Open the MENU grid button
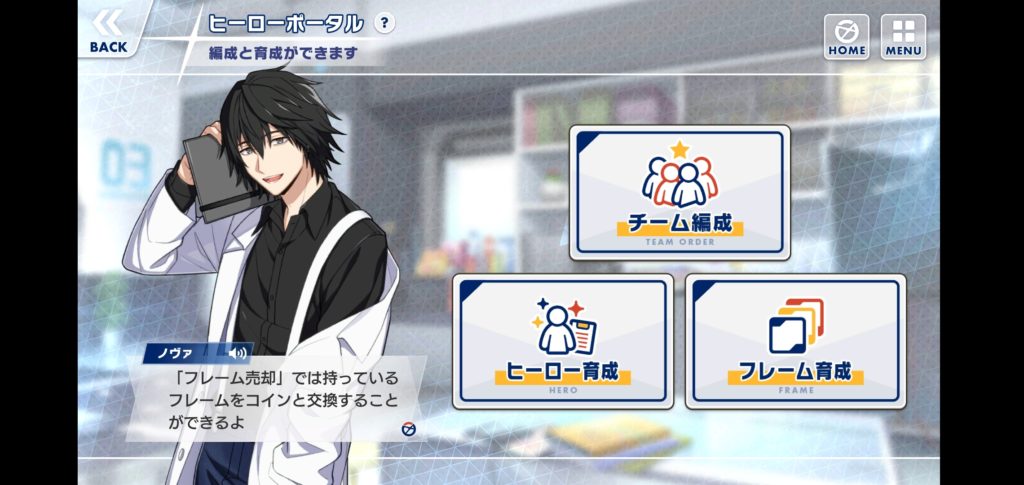1024x485 pixels. pos(903,36)
